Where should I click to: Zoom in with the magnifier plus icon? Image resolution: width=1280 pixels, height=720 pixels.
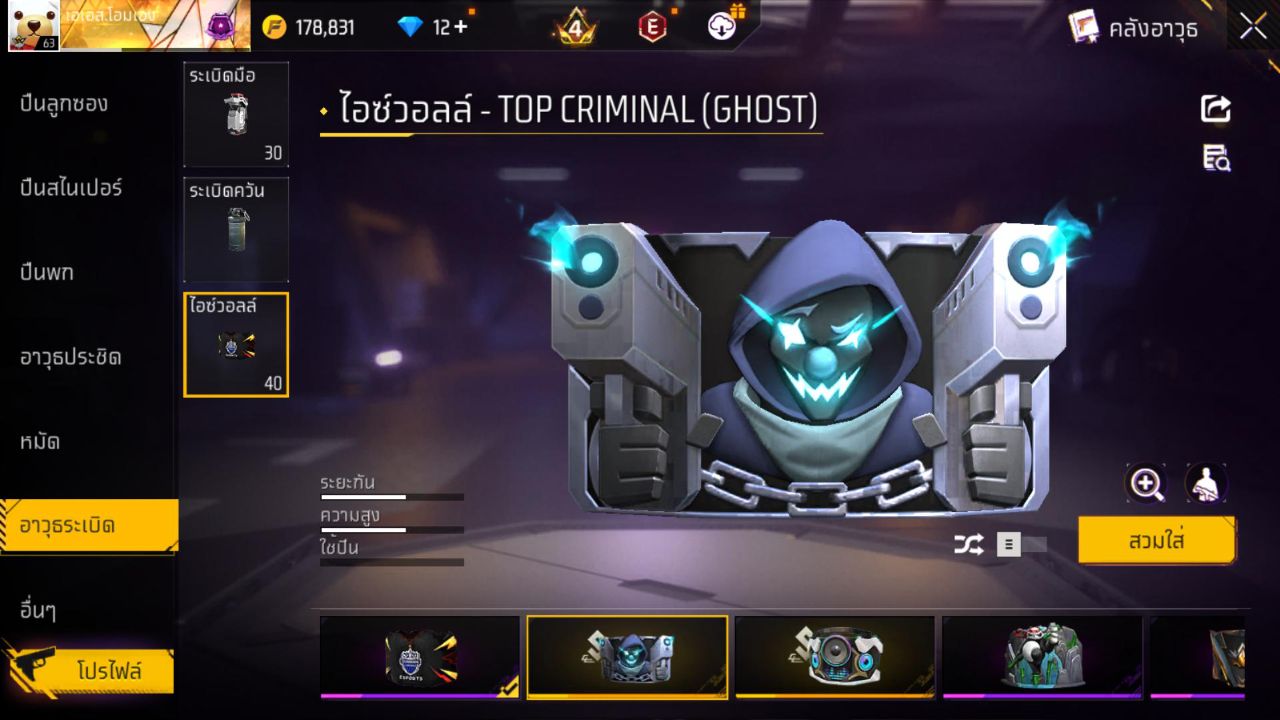pyautogui.click(x=1146, y=484)
